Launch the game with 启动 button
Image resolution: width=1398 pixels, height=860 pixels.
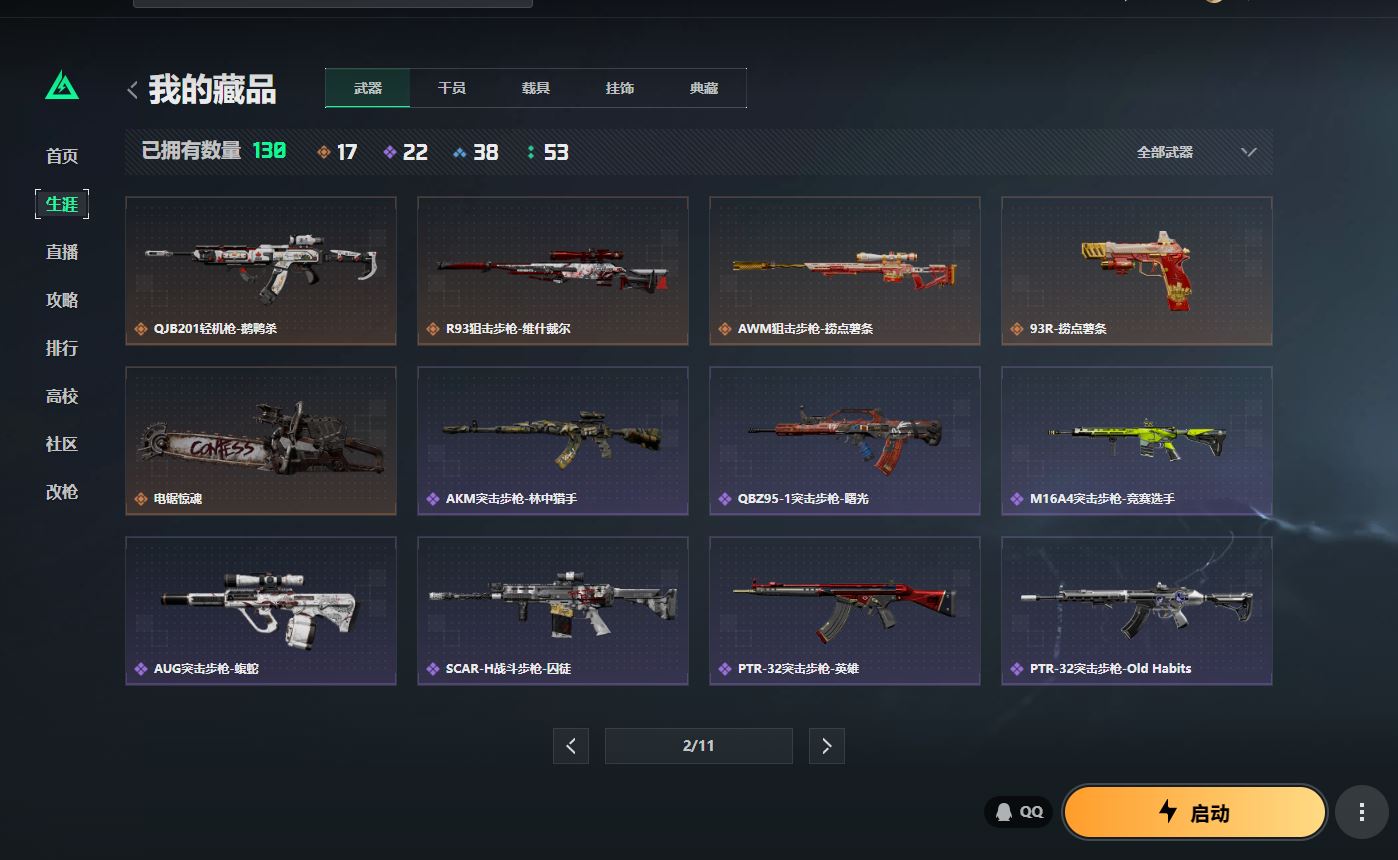click(1195, 812)
